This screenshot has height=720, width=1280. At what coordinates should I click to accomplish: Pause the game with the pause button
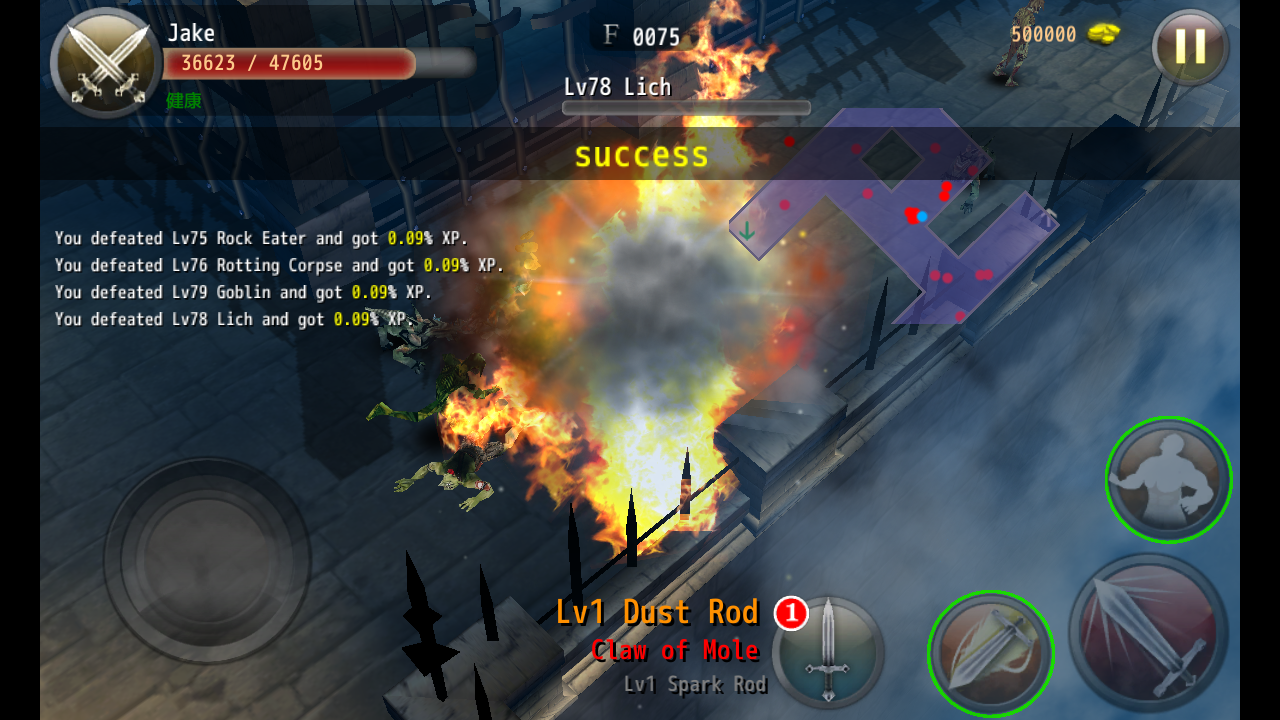point(1190,47)
